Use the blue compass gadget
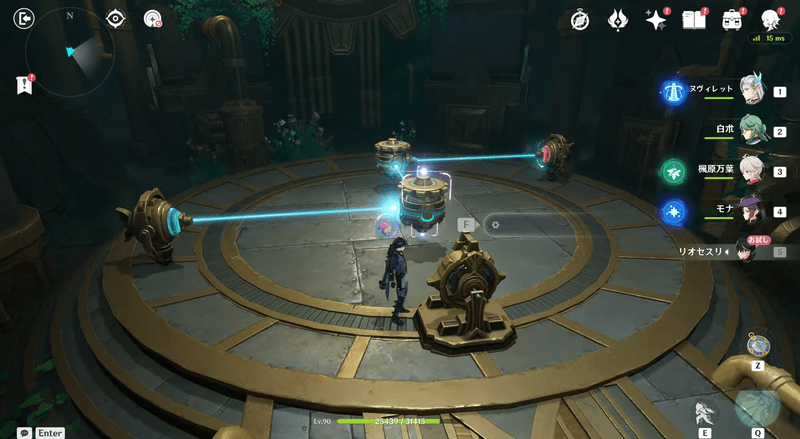 click(758, 346)
